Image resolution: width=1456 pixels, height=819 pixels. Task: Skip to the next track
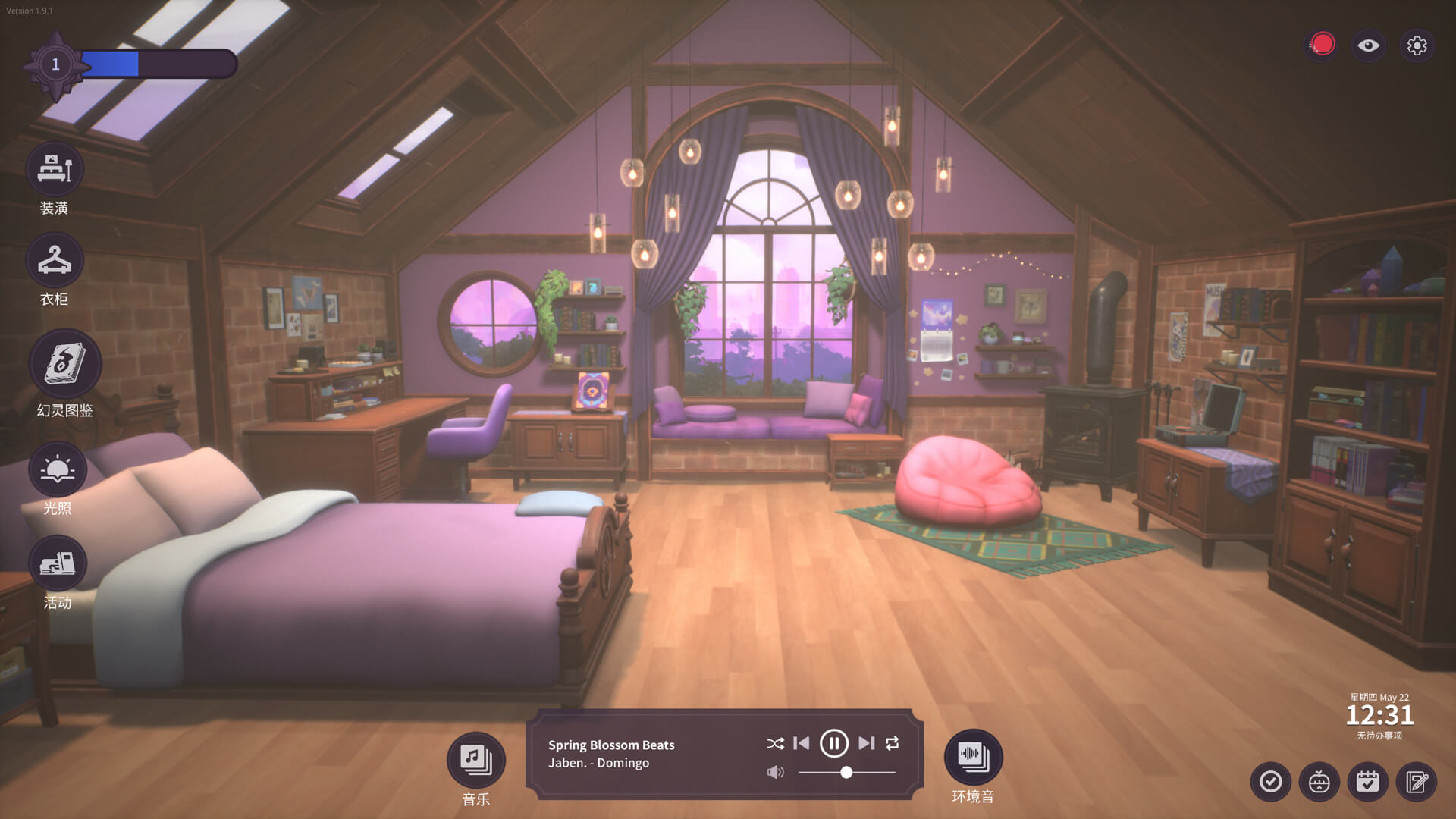pos(866,743)
